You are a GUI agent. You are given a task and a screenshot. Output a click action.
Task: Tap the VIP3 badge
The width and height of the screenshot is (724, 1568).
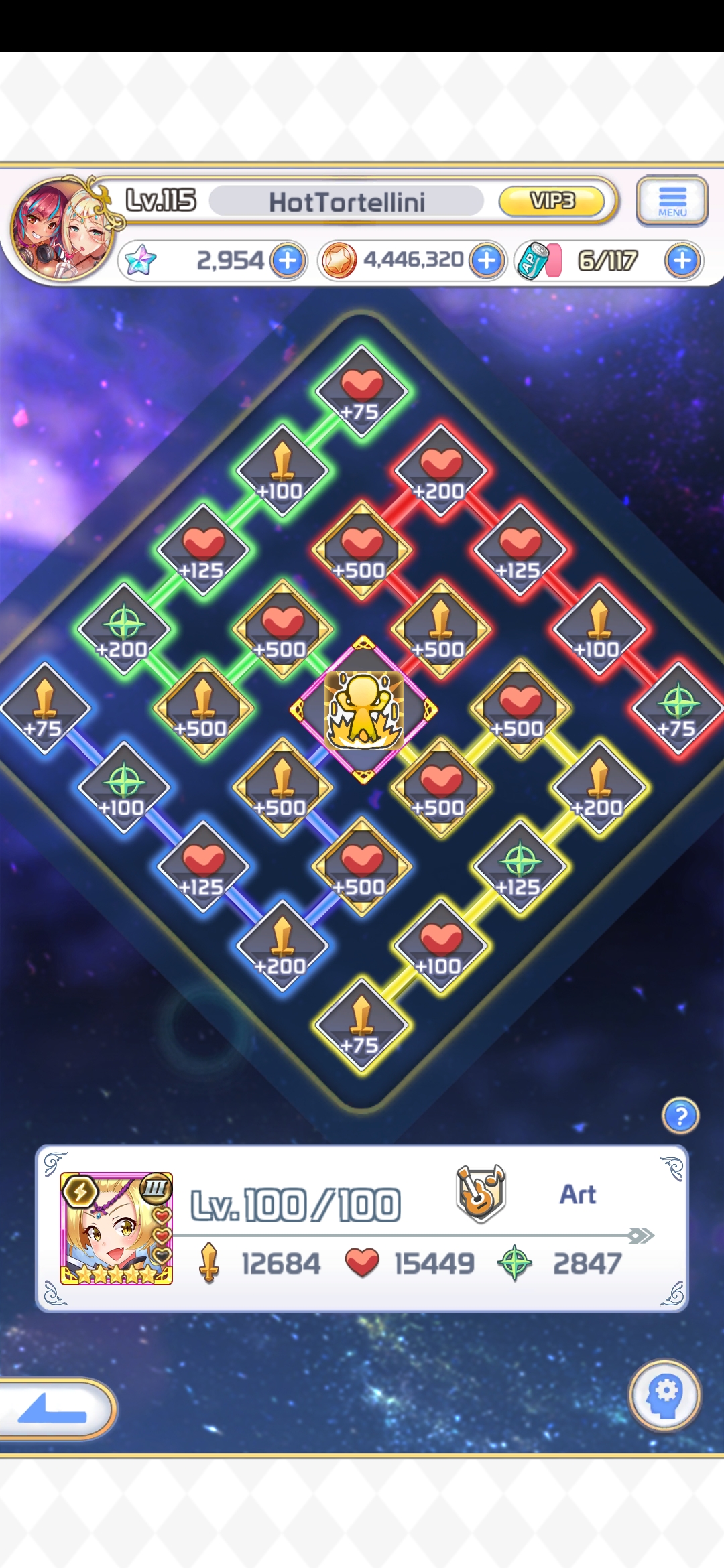pos(552,201)
